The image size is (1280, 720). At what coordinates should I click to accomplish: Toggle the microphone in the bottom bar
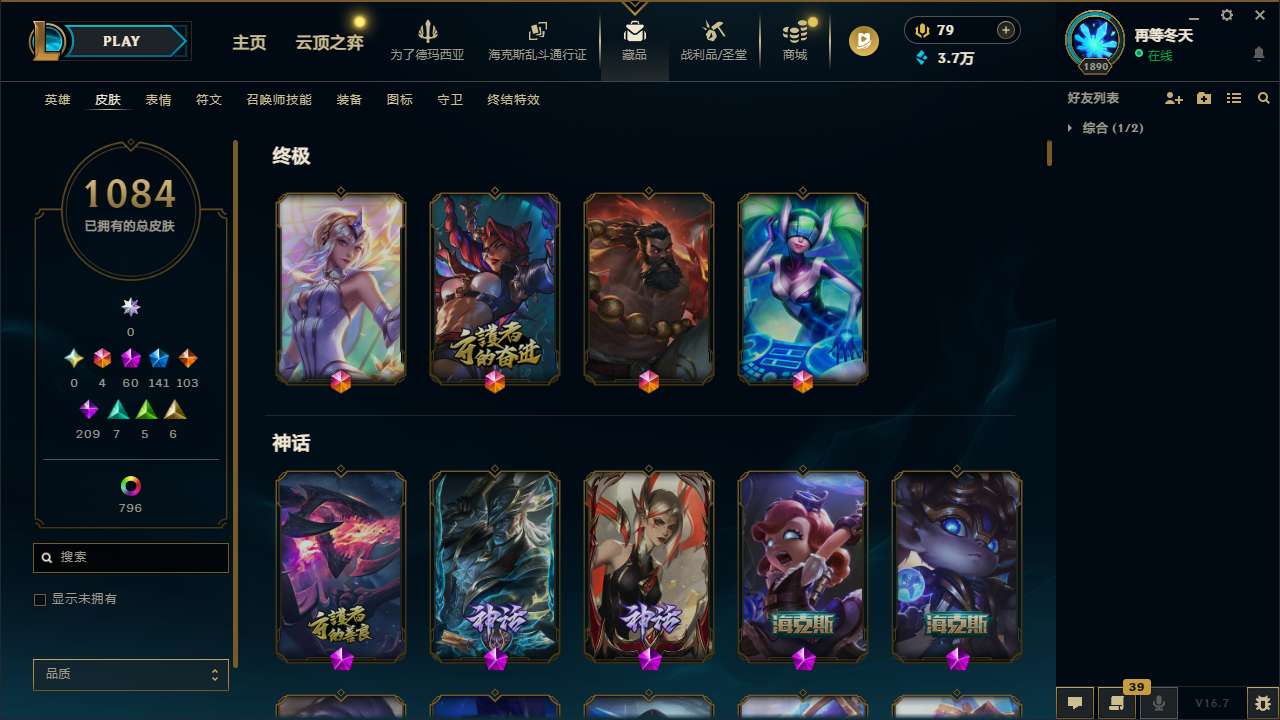pyautogui.click(x=1158, y=703)
